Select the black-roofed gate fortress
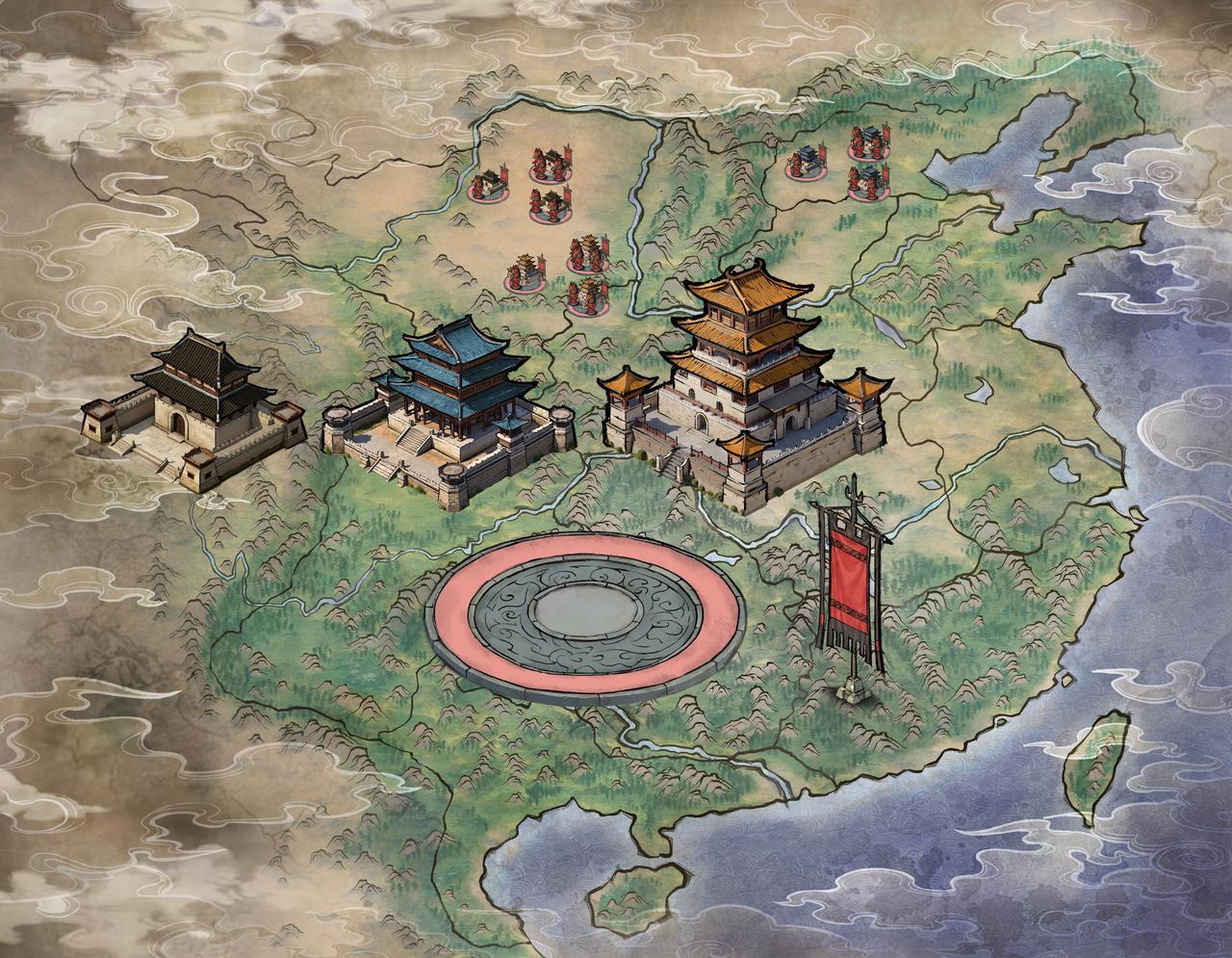1232x958 pixels. point(192,409)
